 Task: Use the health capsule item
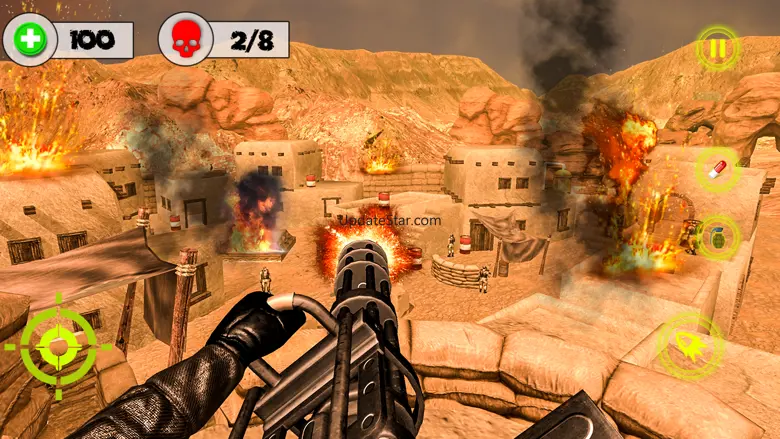click(717, 168)
